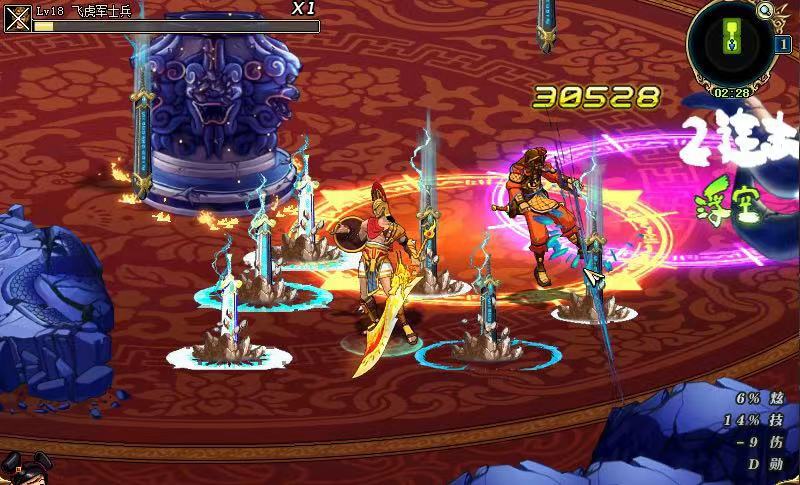The height and width of the screenshot is (485, 800).
Task: Open the circular dungeon minimap
Action: 731,42
